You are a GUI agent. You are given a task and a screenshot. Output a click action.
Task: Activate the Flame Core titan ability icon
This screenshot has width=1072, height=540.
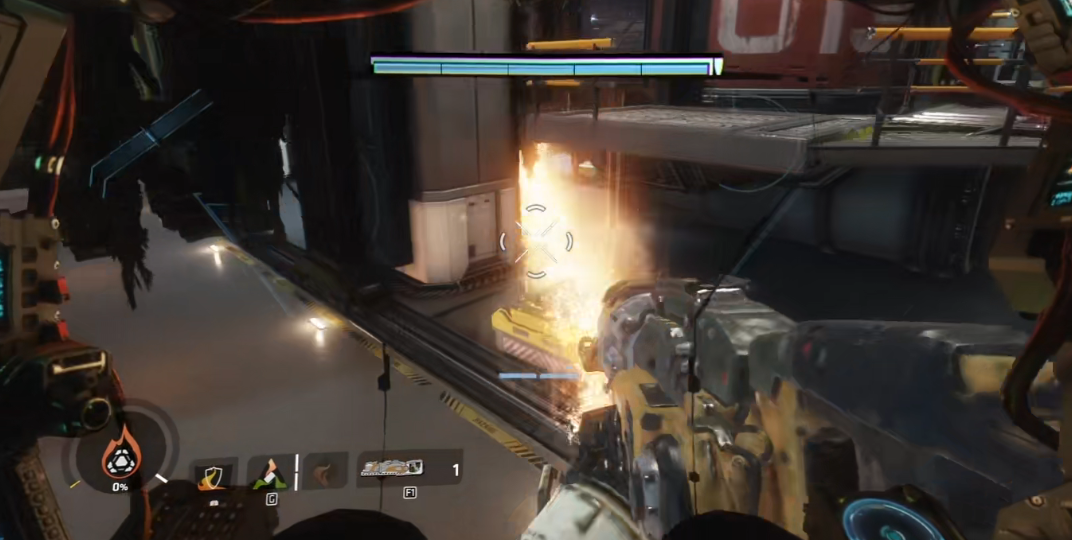[x=121, y=458]
